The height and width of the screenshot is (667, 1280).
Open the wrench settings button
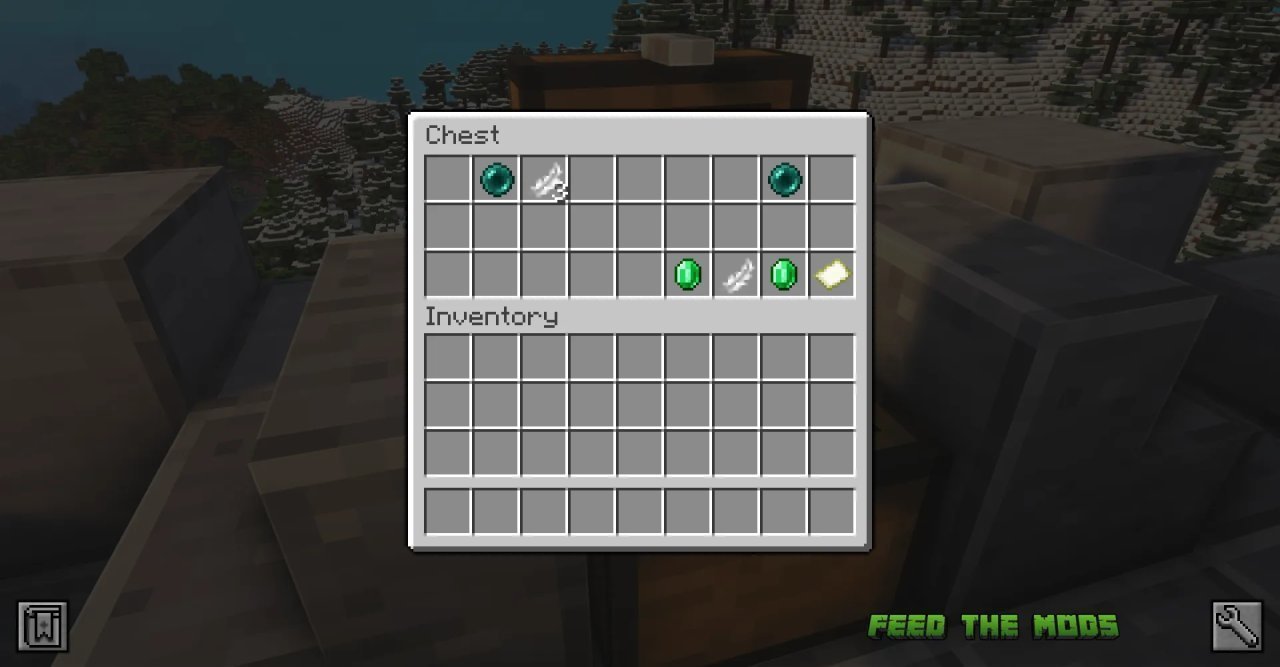click(1236, 626)
